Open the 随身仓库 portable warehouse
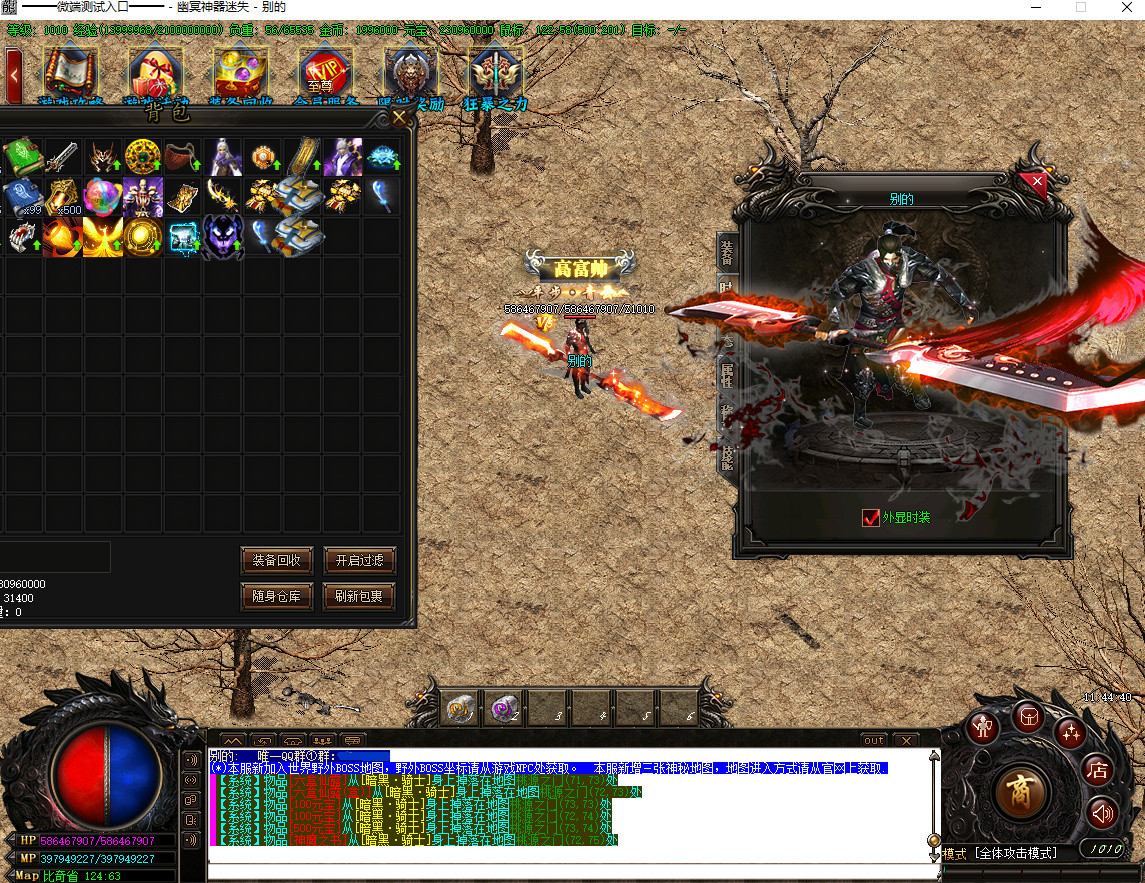 pyautogui.click(x=277, y=597)
